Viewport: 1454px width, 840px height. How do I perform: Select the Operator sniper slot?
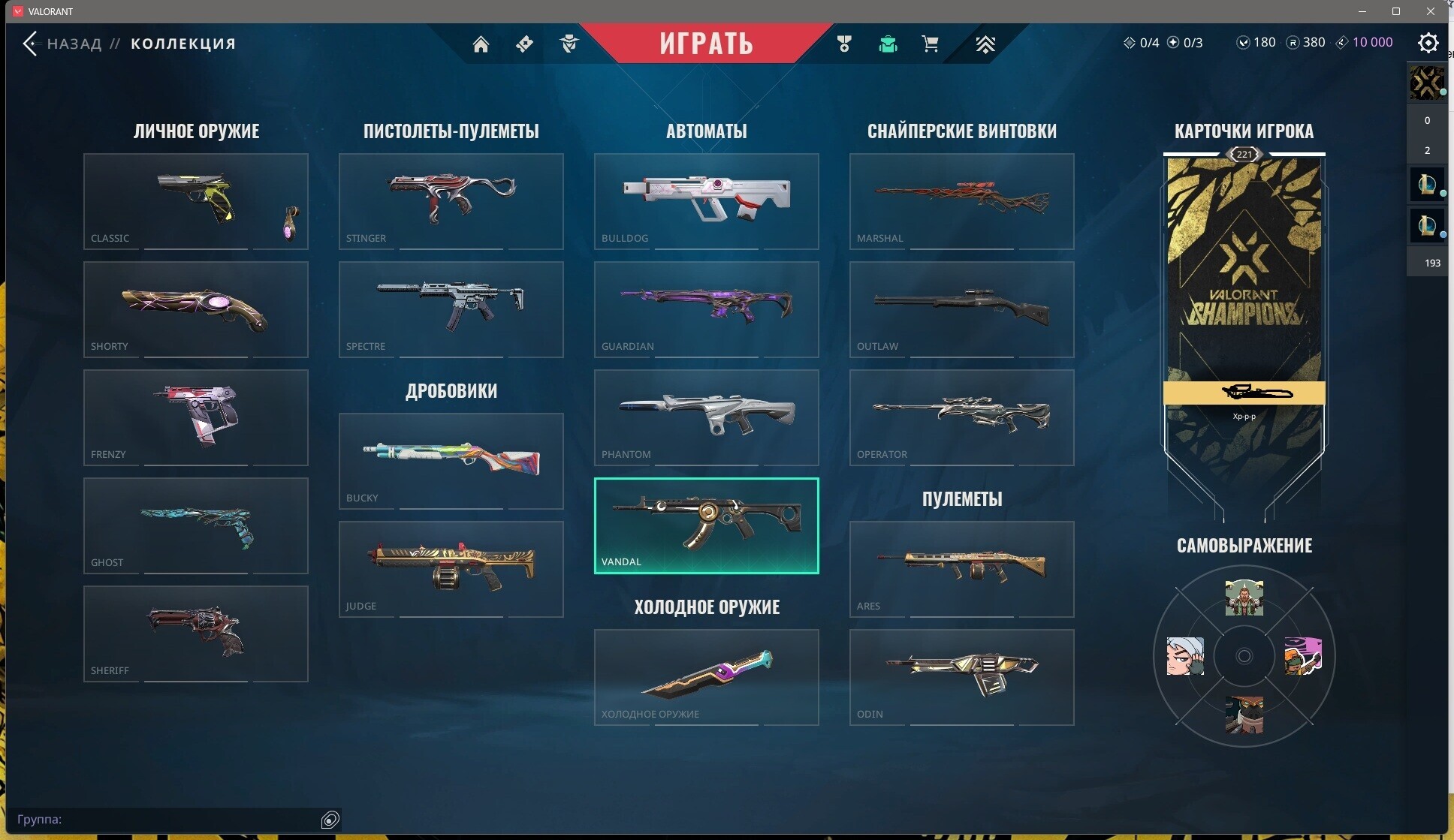pyautogui.click(x=961, y=417)
